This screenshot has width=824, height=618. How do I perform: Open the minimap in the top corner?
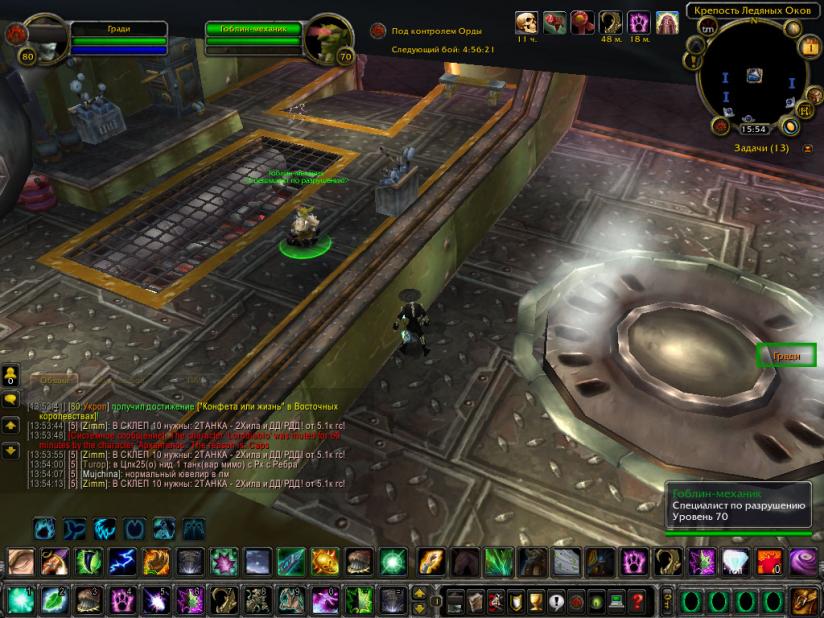click(x=753, y=75)
